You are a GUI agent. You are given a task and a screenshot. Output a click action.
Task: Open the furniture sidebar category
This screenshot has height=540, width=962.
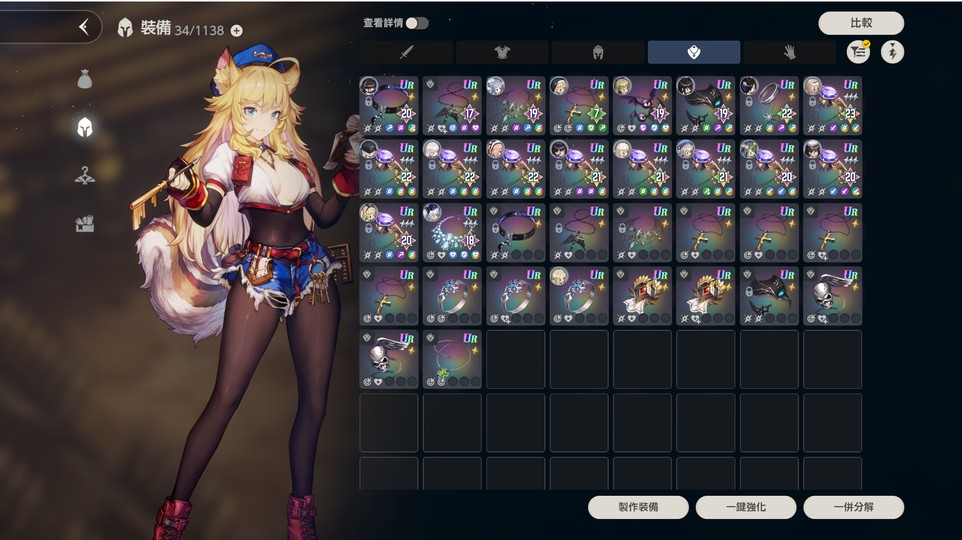pos(85,224)
